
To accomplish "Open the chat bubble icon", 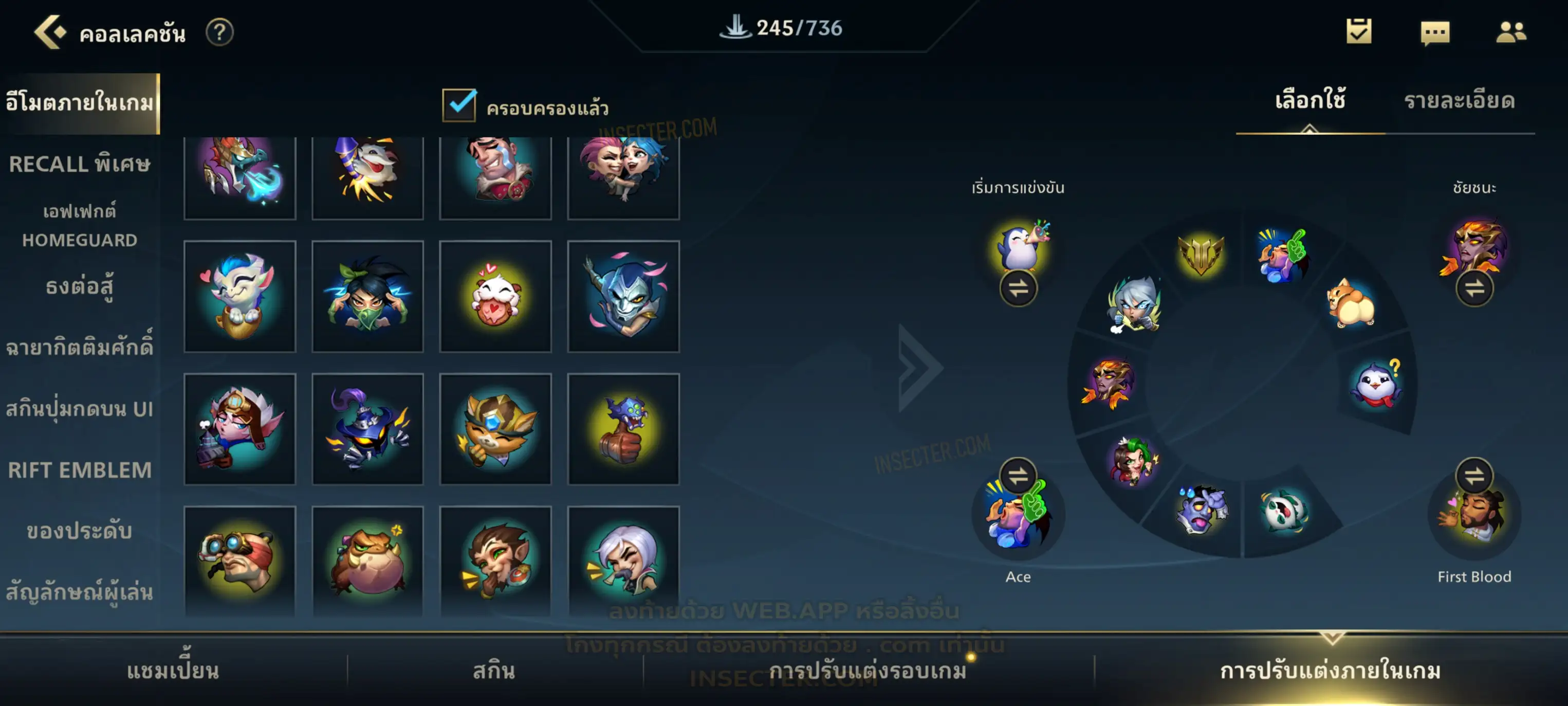I will pyautogui.click(x=1435, y=32).
